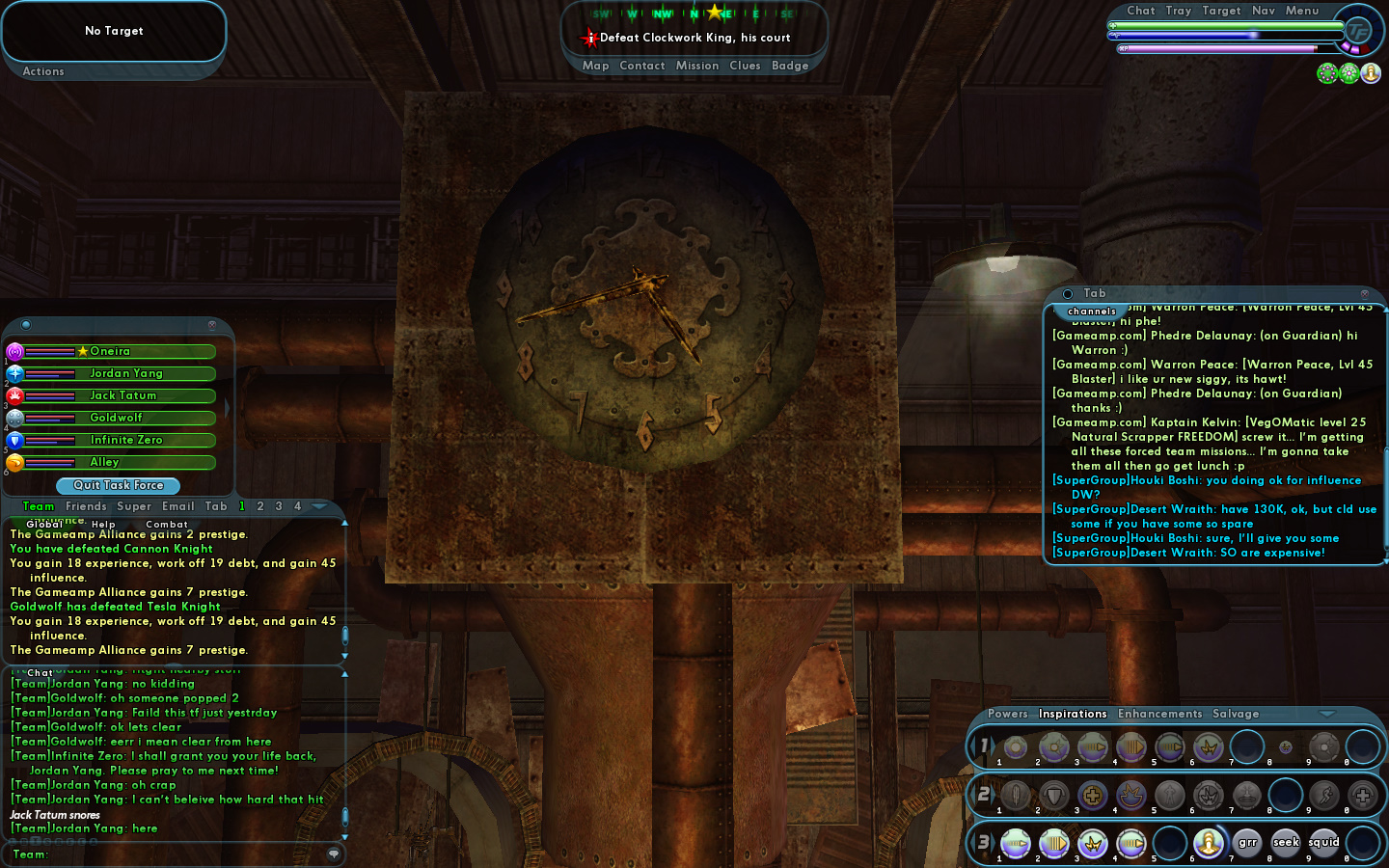The image size is (1389, 868).
Task: Switch chat to the Combat tab
Action: point(167,525)
